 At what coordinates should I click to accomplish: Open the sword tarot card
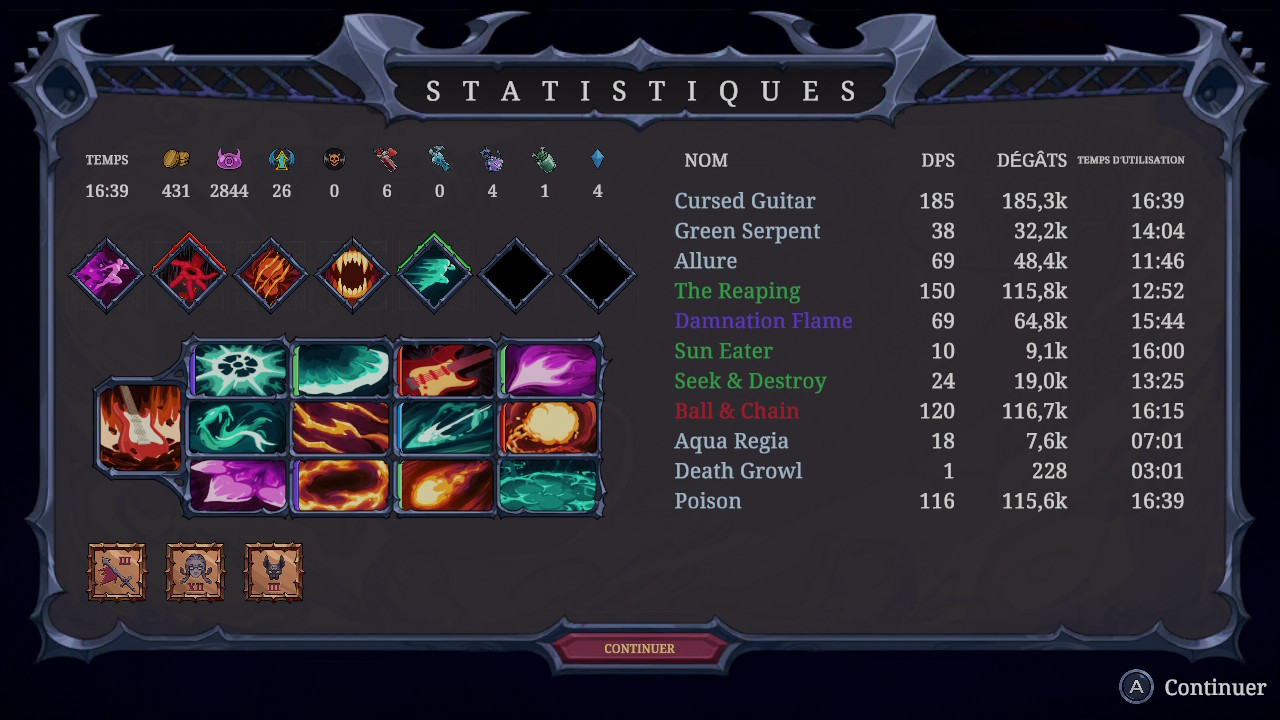click(x=117, y=572)
